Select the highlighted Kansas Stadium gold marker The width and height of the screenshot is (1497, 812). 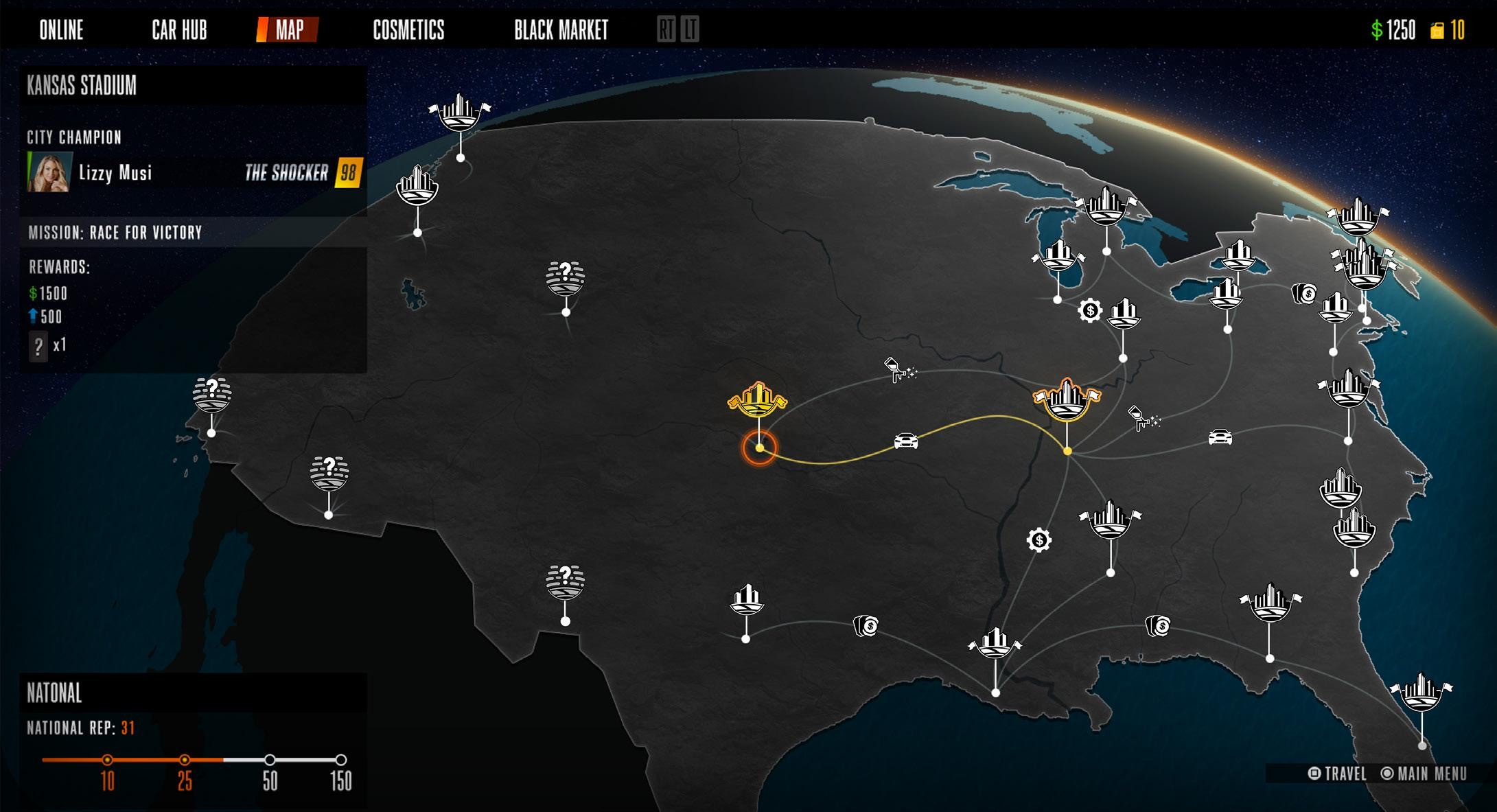(x=757, y=400)
